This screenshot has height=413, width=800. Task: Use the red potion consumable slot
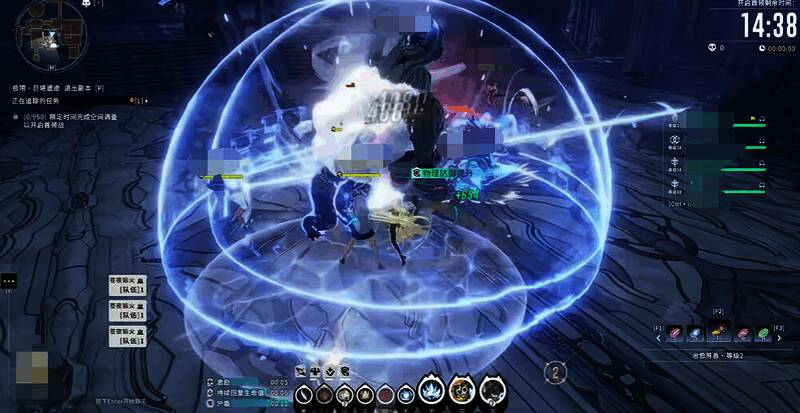pos(674,333)
